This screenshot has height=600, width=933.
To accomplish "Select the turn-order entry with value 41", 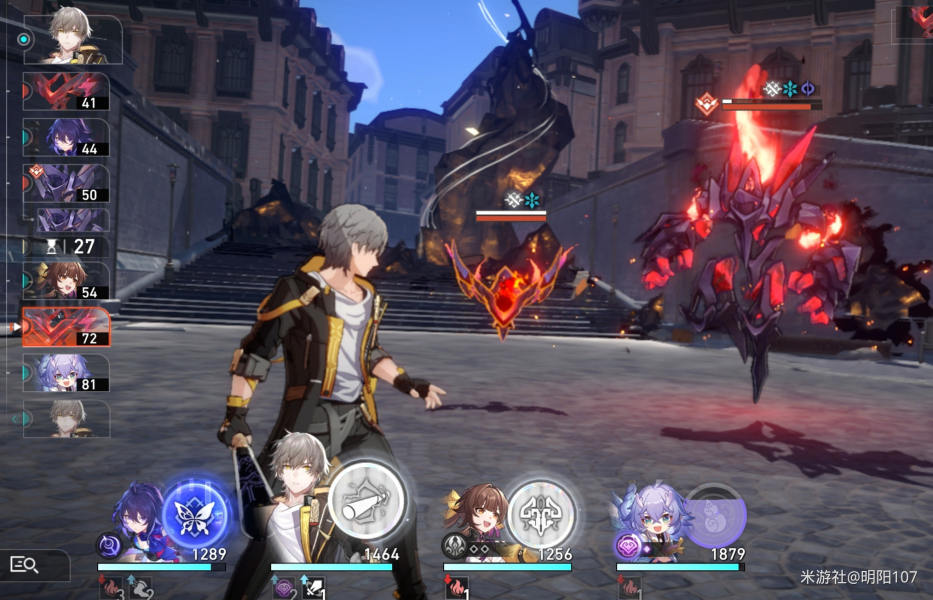I will 66,91.
